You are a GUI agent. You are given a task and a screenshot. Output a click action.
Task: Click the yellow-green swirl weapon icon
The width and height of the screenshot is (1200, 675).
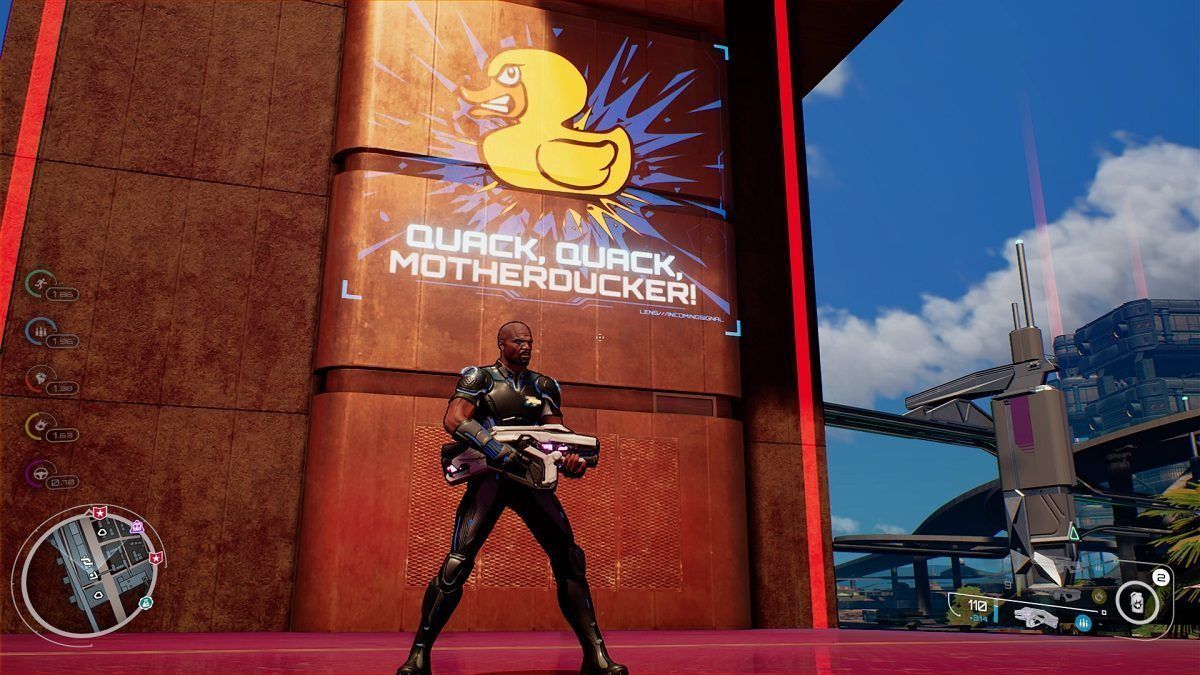coord(1099,596)
